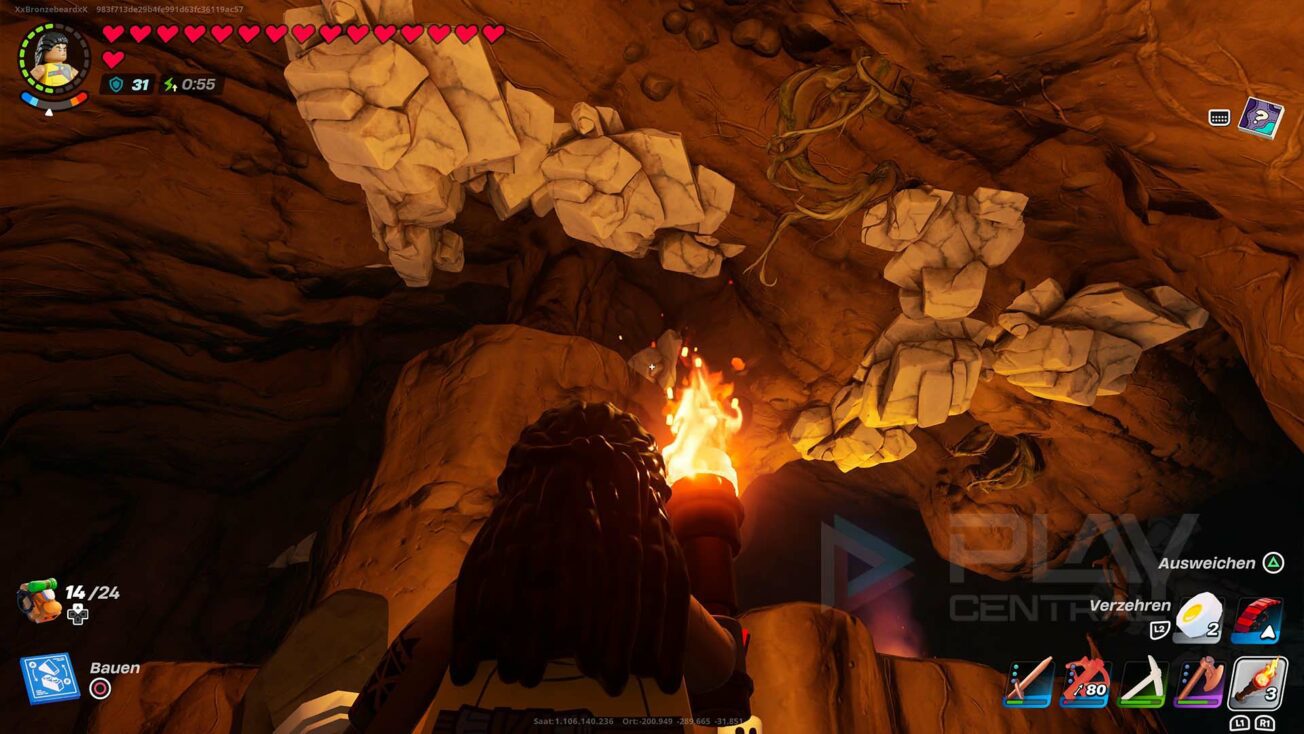
Task: Activate the red glider slot
Action: pos(1257,619)
